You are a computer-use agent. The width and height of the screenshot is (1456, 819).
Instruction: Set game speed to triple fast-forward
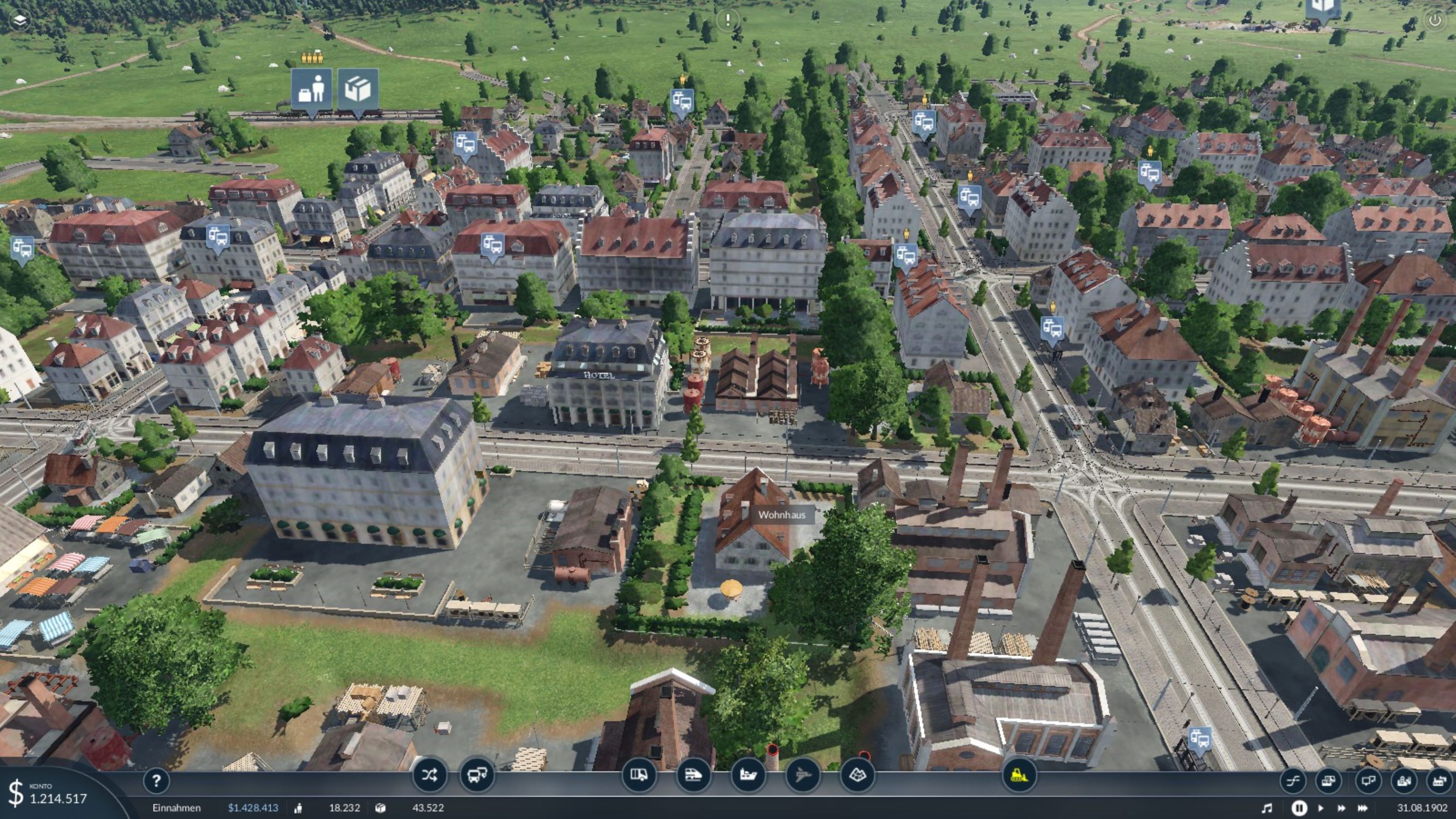pos(1363,808)
